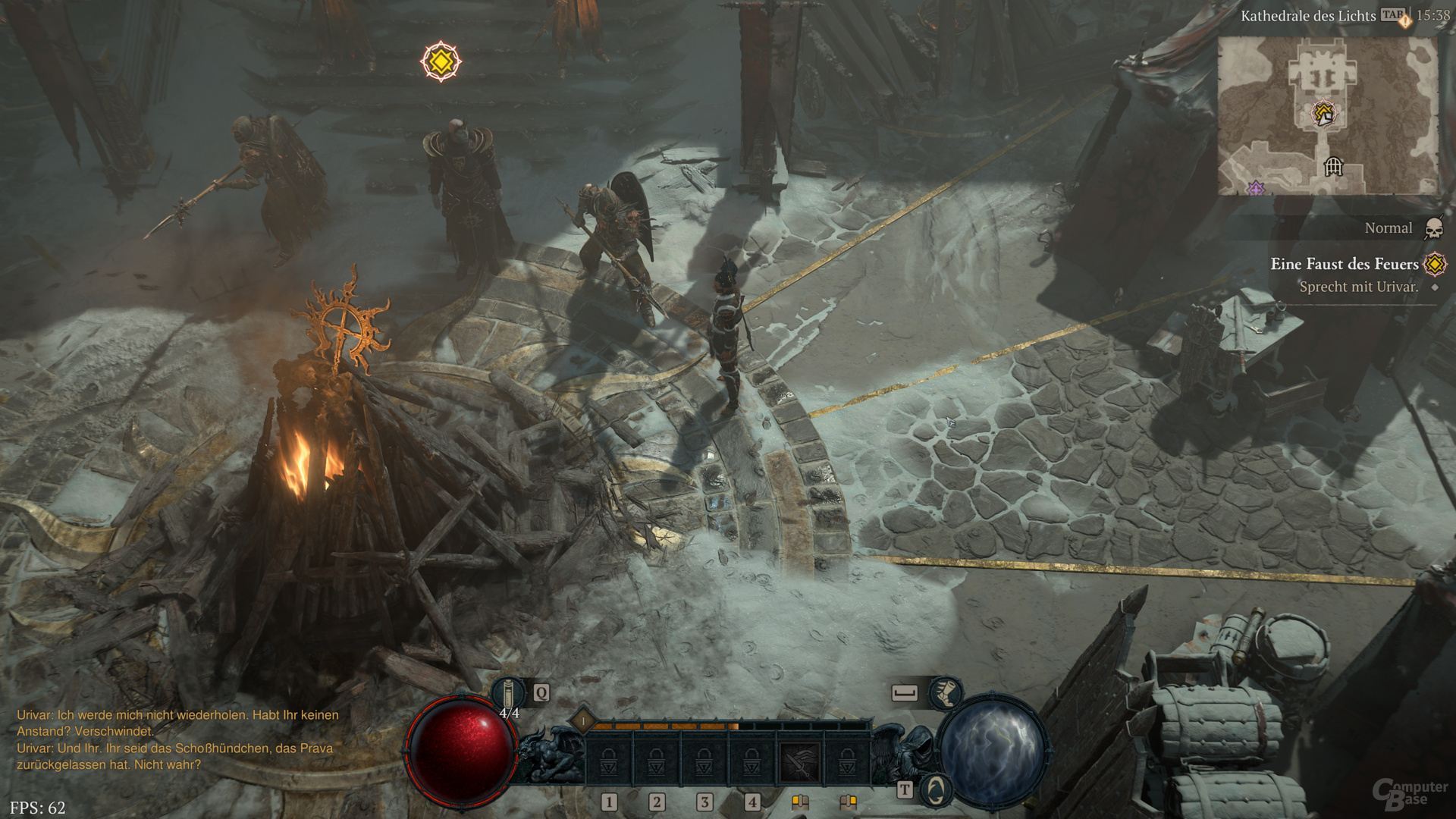Open the minimap of Kathedrale des Lichts
Image resolution: width=1456 pixels, height=819 pixels.
pyautogui.click(x=1327, y=115)
